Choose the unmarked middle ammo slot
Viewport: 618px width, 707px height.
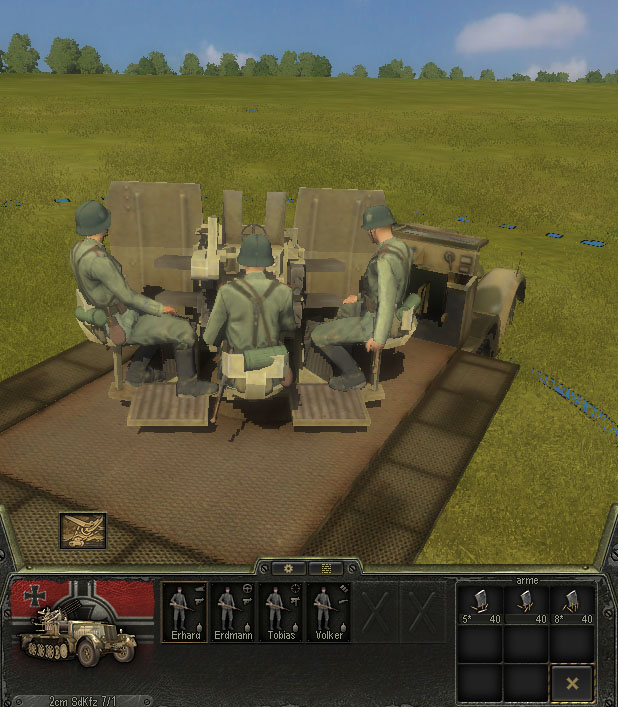526,604
